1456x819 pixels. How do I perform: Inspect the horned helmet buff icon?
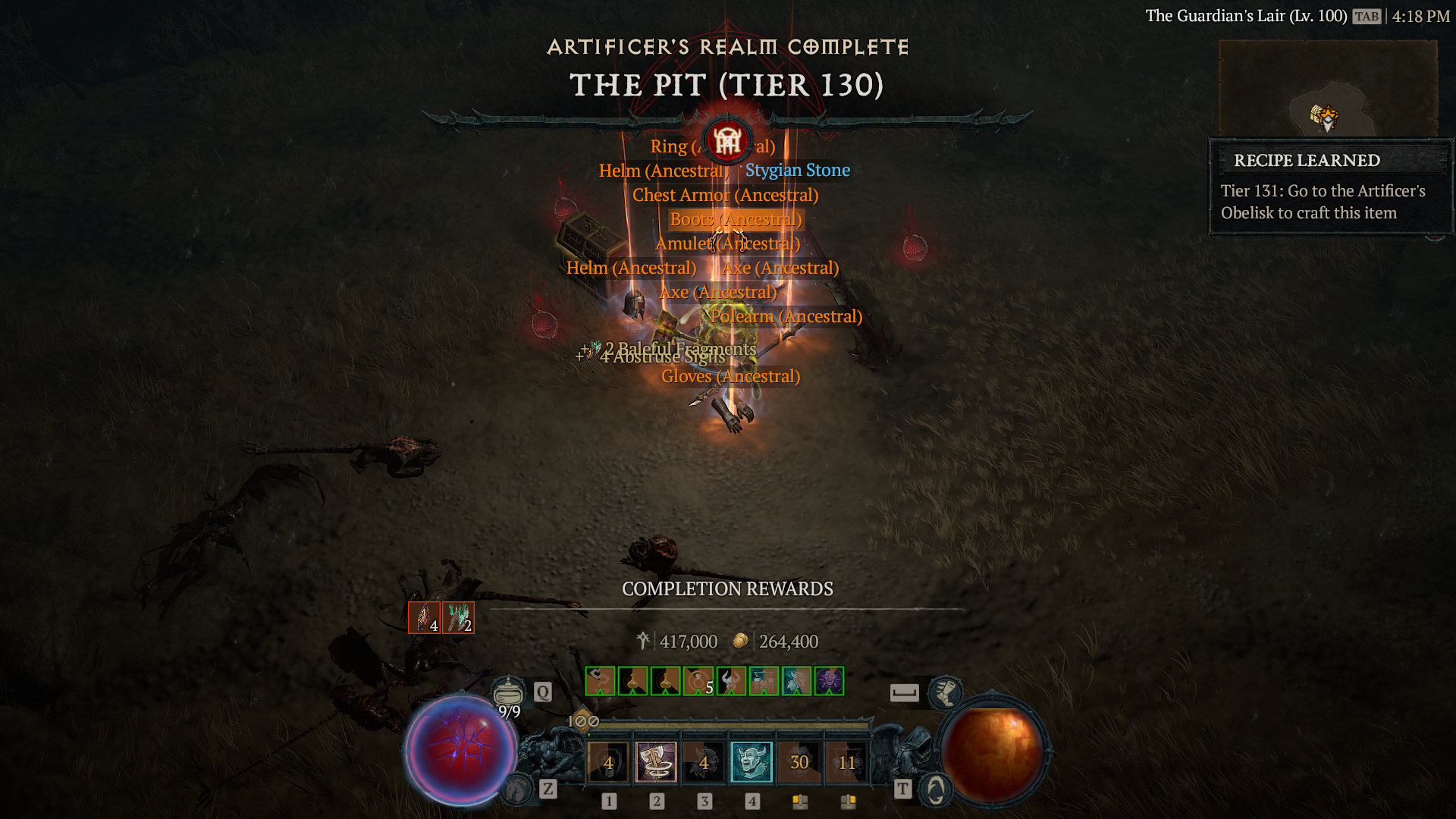[x=731, y=681]
